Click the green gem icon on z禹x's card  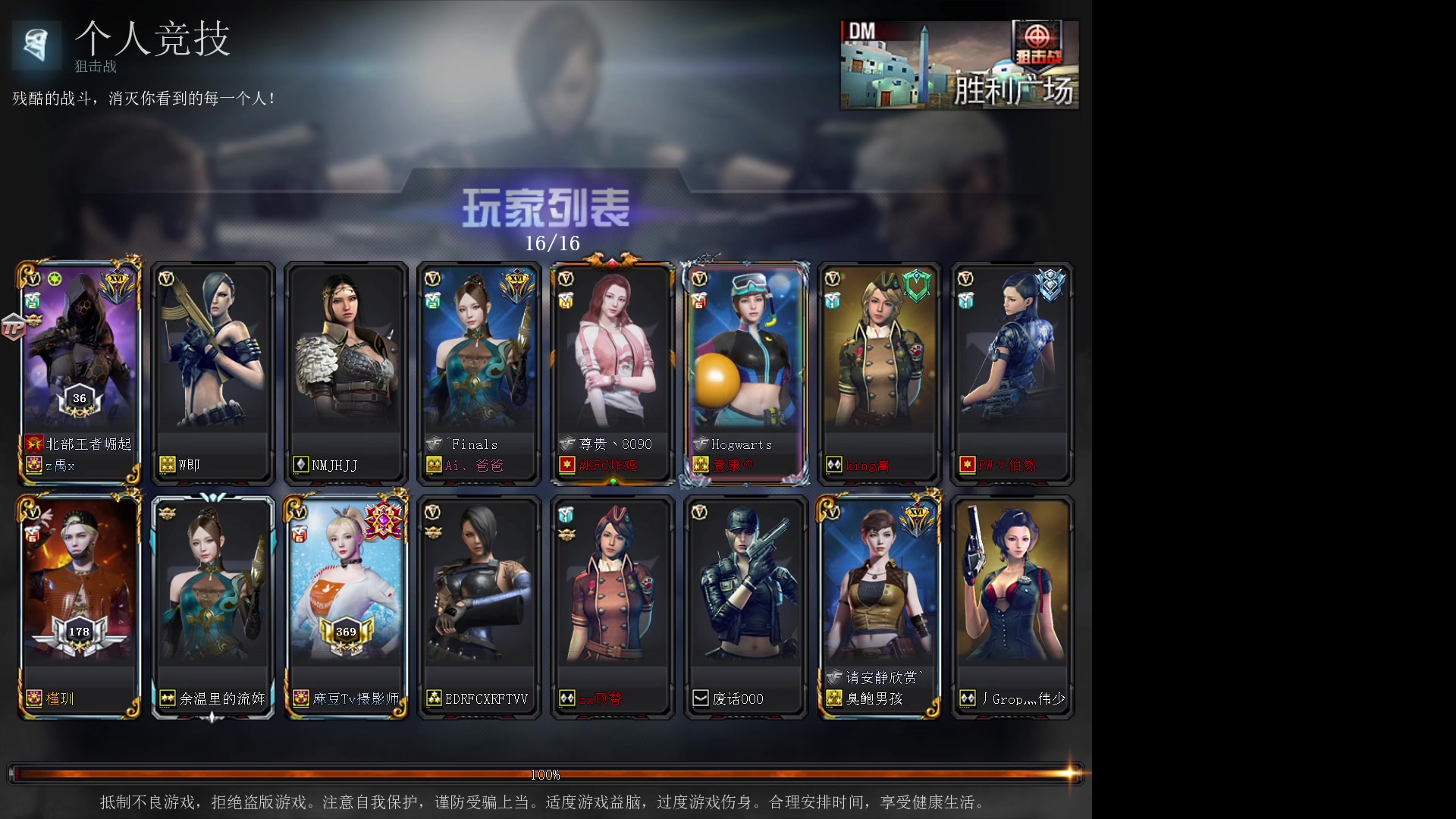click(x=55, y=280)
